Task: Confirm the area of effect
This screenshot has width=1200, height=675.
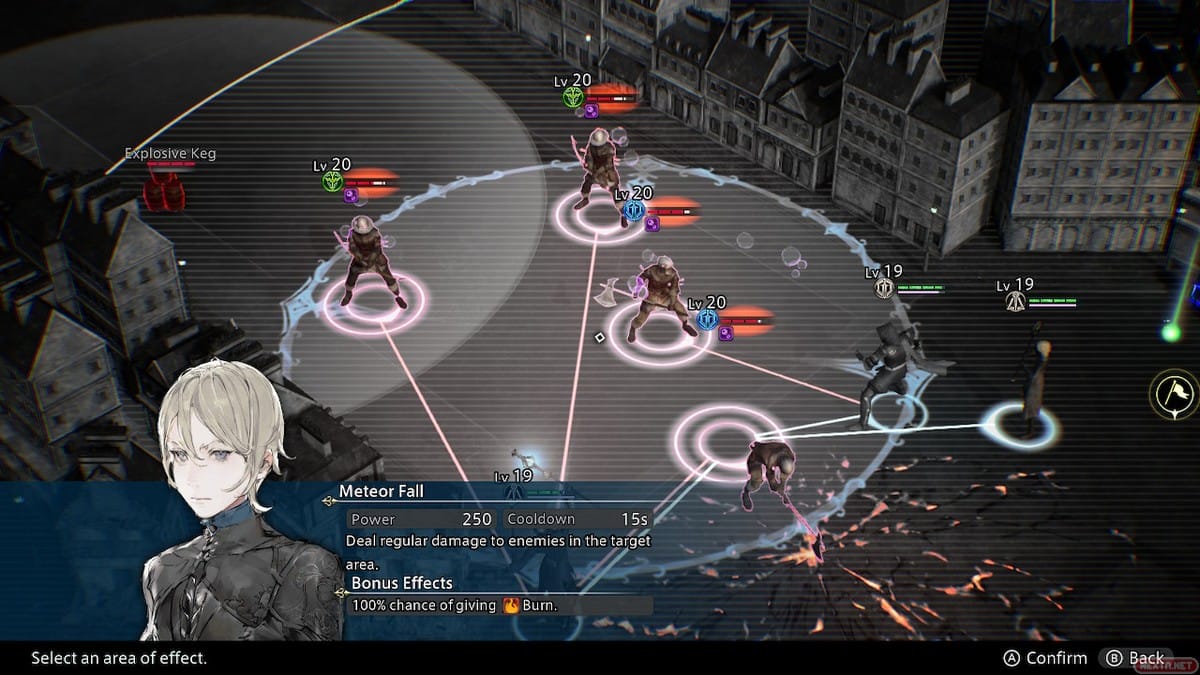Action: (x=1045, y=658)
